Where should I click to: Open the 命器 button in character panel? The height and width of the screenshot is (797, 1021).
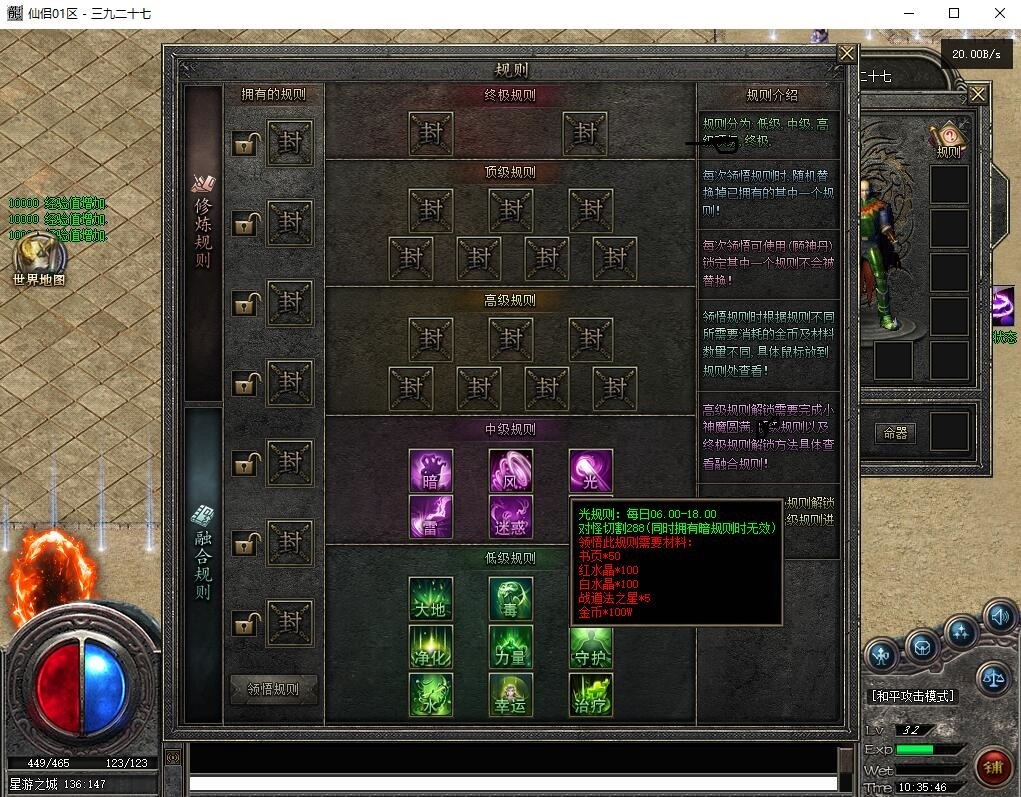pyautogui.click(x=895, y=433)
